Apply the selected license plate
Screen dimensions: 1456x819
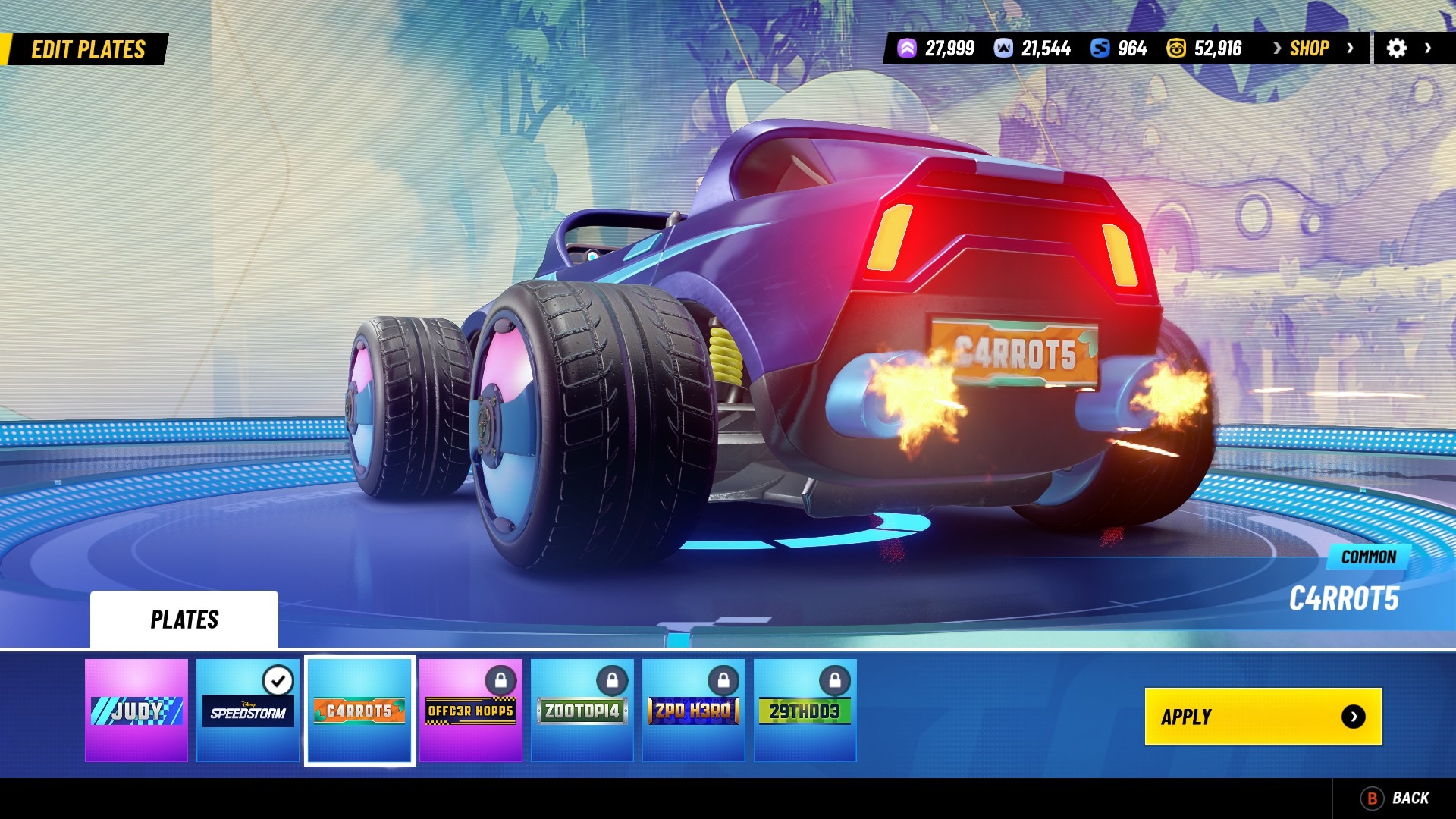click(x=1263, y=717)
